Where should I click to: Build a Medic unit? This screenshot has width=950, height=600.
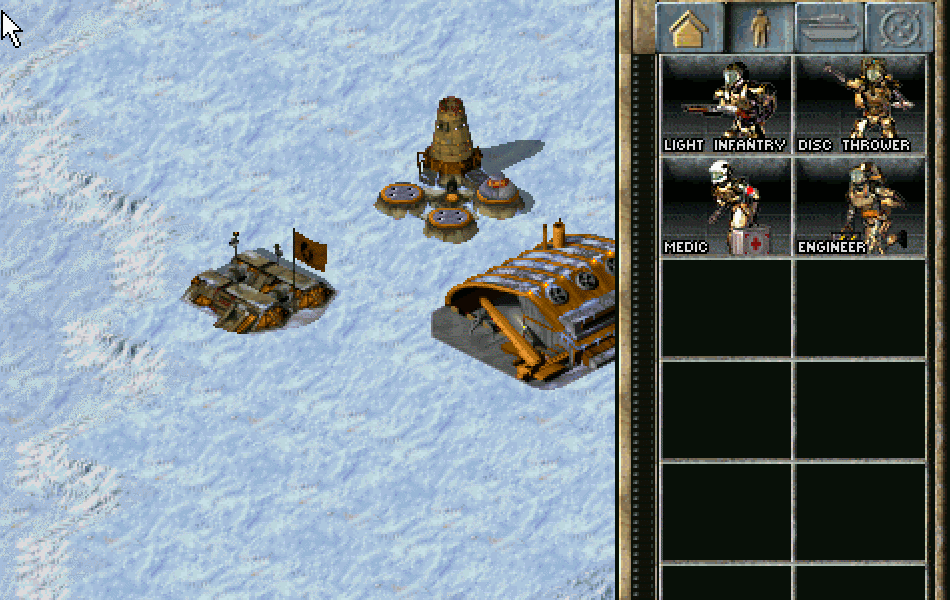(x=726, y=206)
